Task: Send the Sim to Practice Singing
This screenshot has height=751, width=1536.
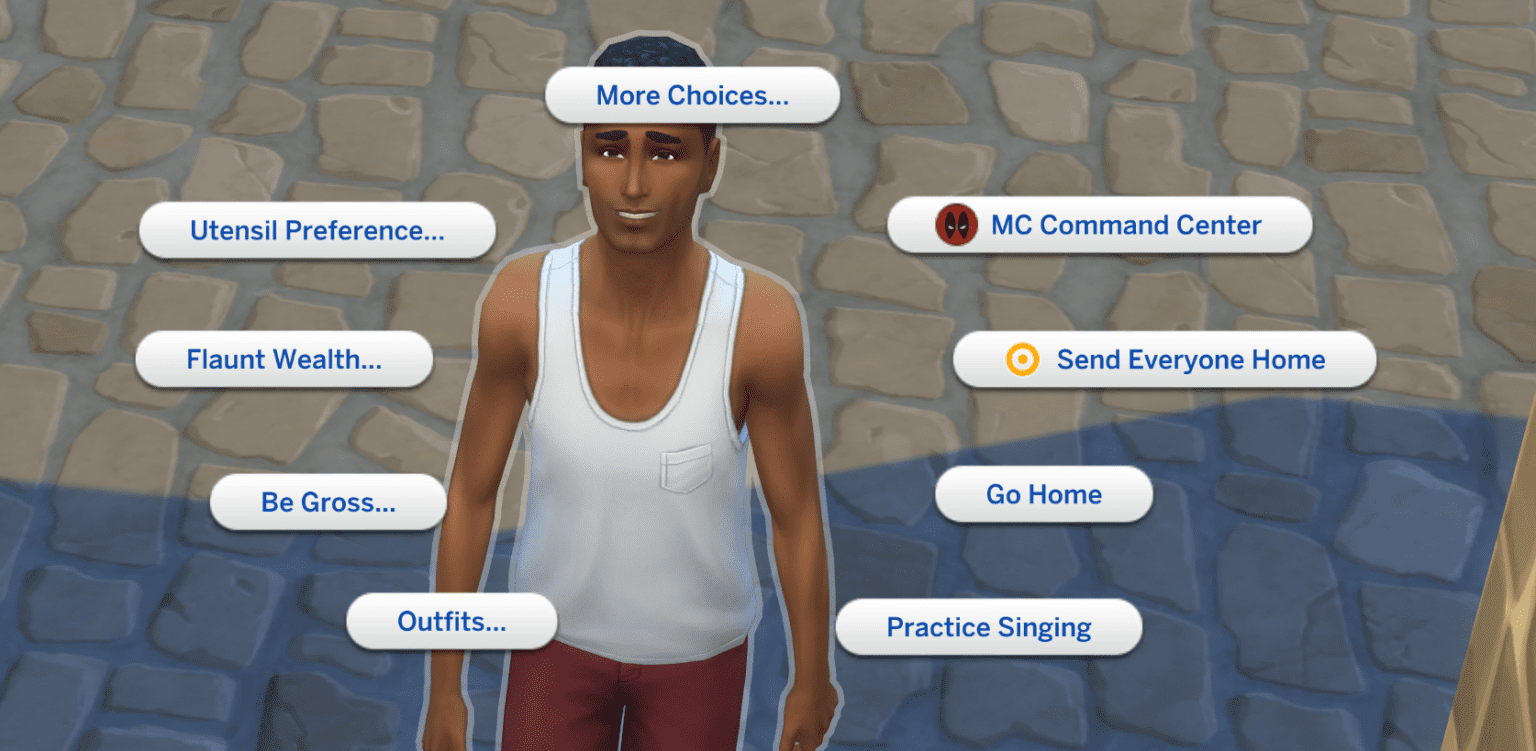Action: (988, 627)
